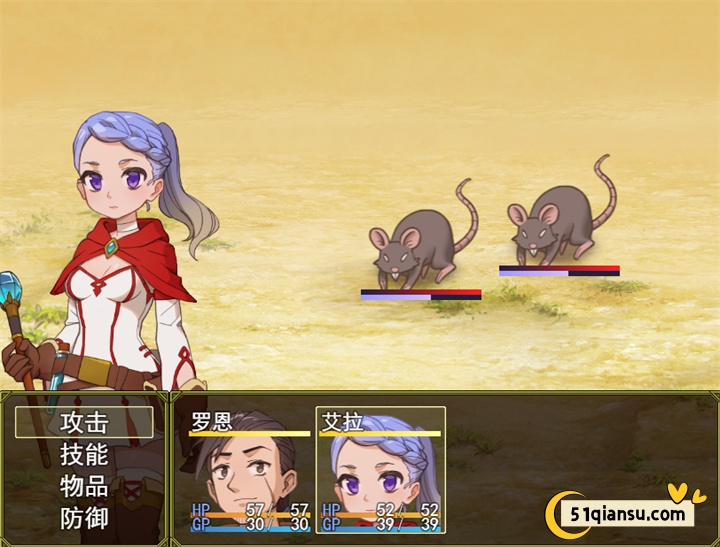Choose the 技能 skill command
720x547 pixels.
coord(84,455)
